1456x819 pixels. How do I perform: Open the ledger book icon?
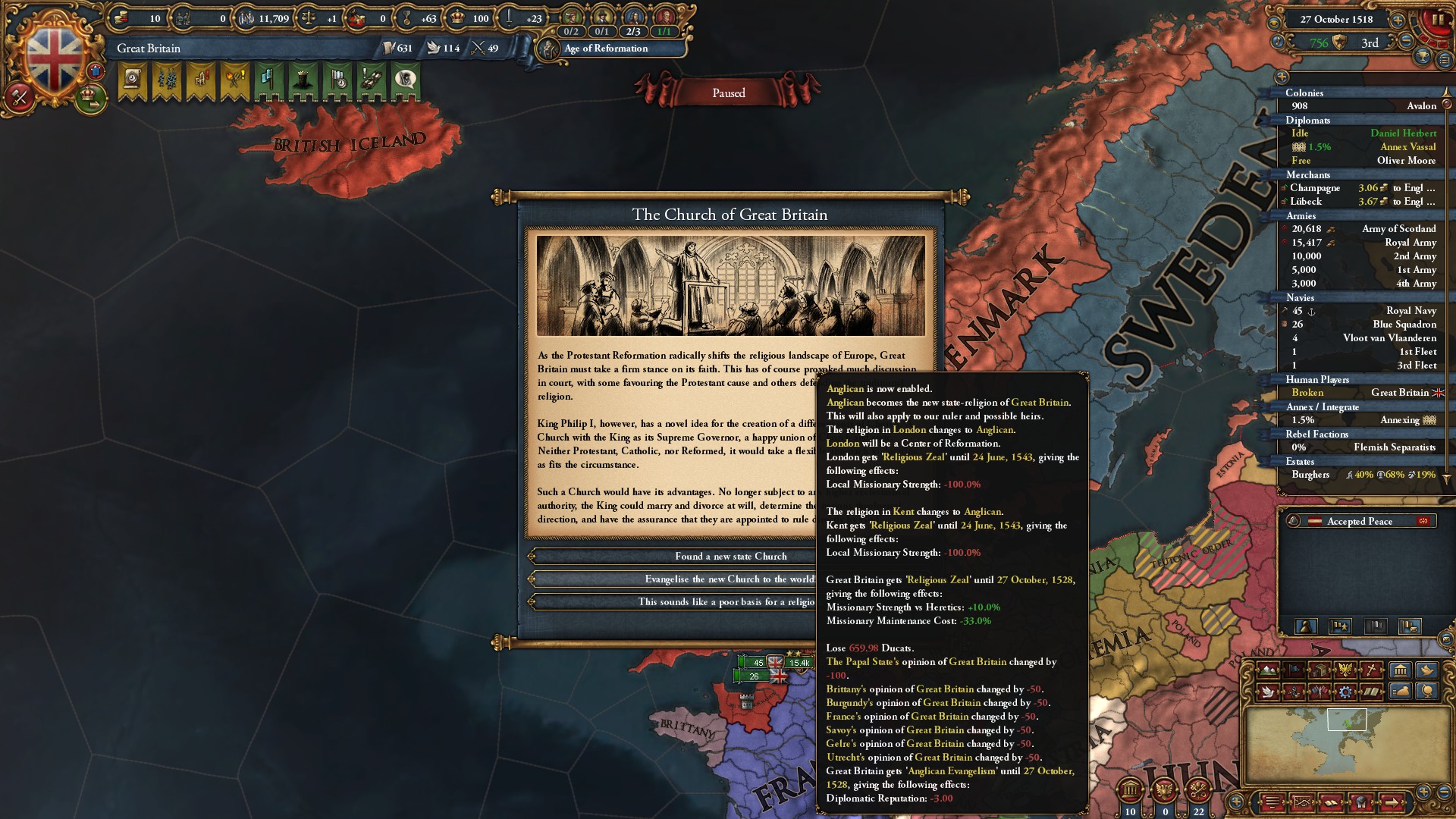tap(1332, 802)
